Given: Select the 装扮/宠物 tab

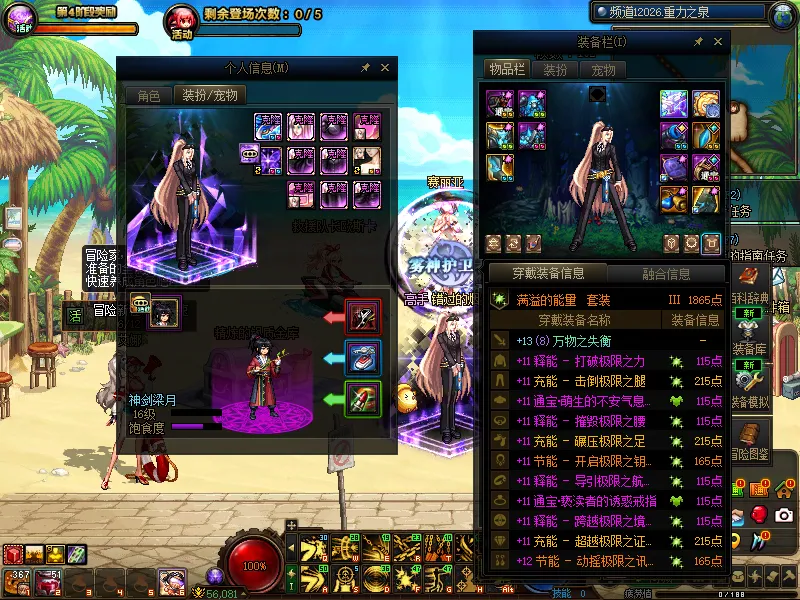Looking at the screenshot, I should coord(210,96).
